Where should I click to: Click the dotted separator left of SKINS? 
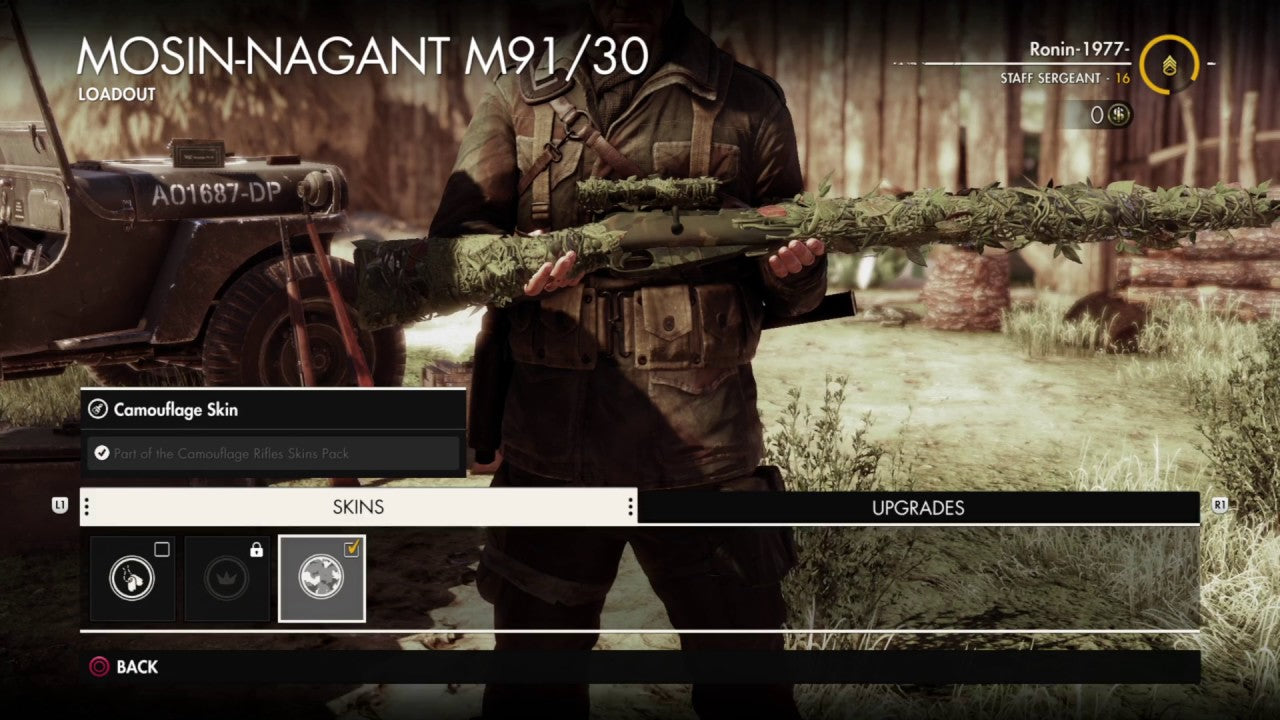(88, 507)
